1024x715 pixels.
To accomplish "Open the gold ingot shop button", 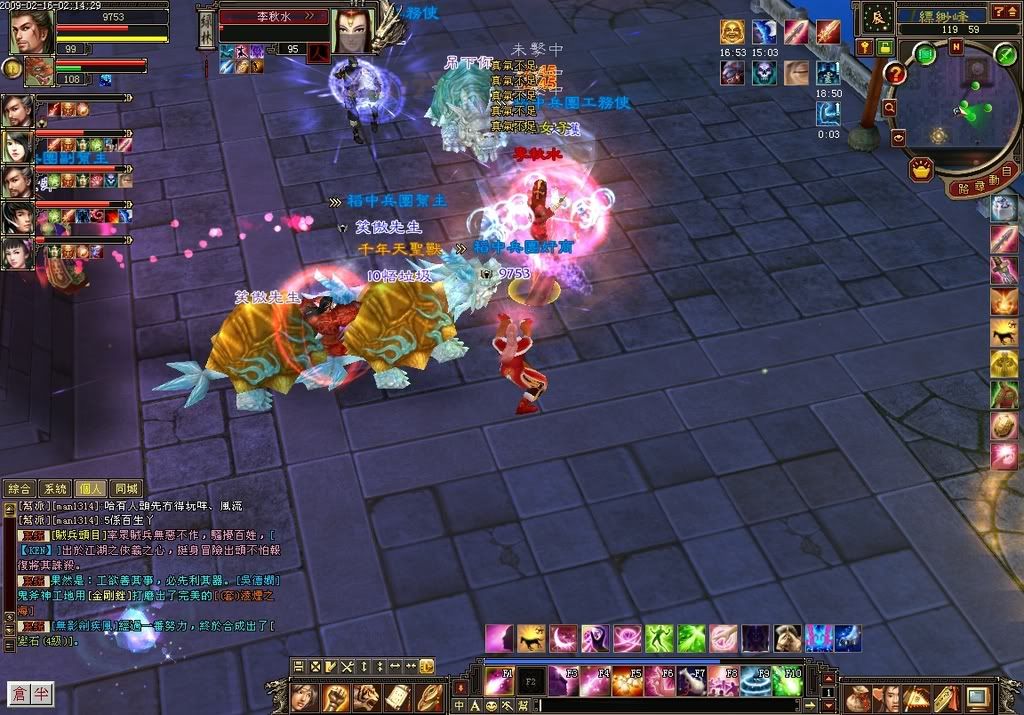I will coord(921,170).
